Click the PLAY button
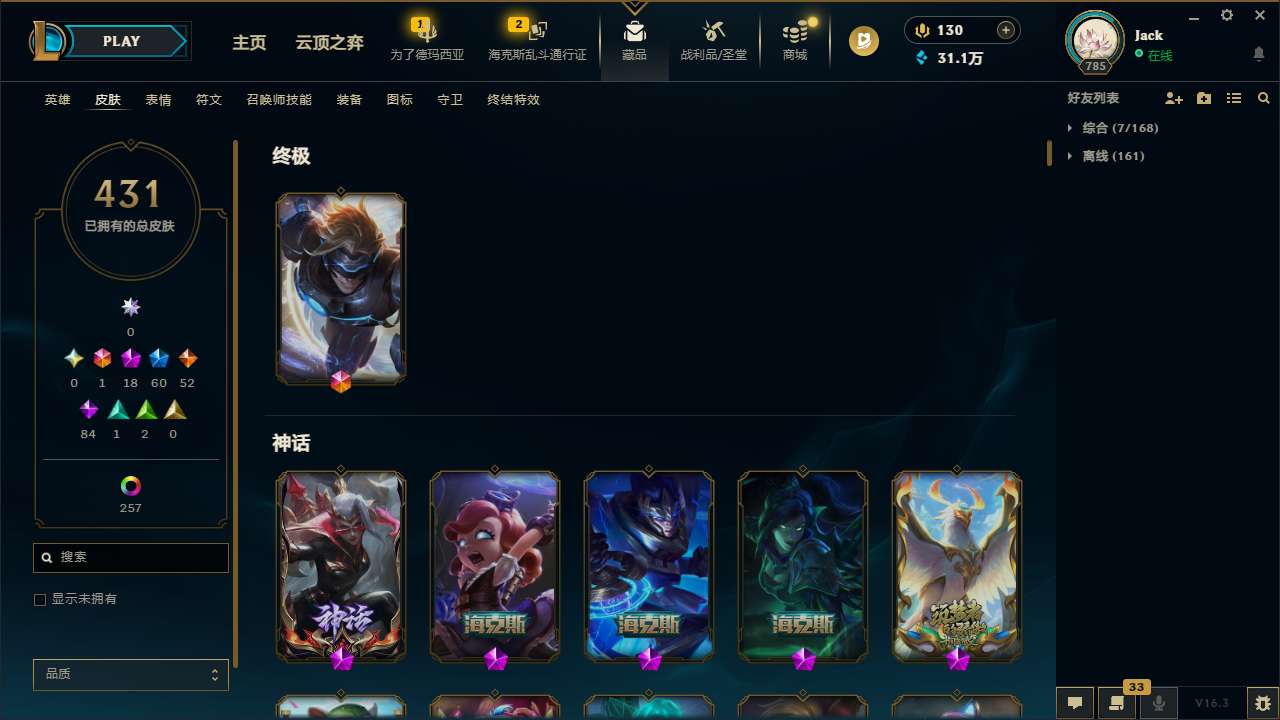Image resolution: width=1280 pixels, height=720 pixels. tap(121, 41)
